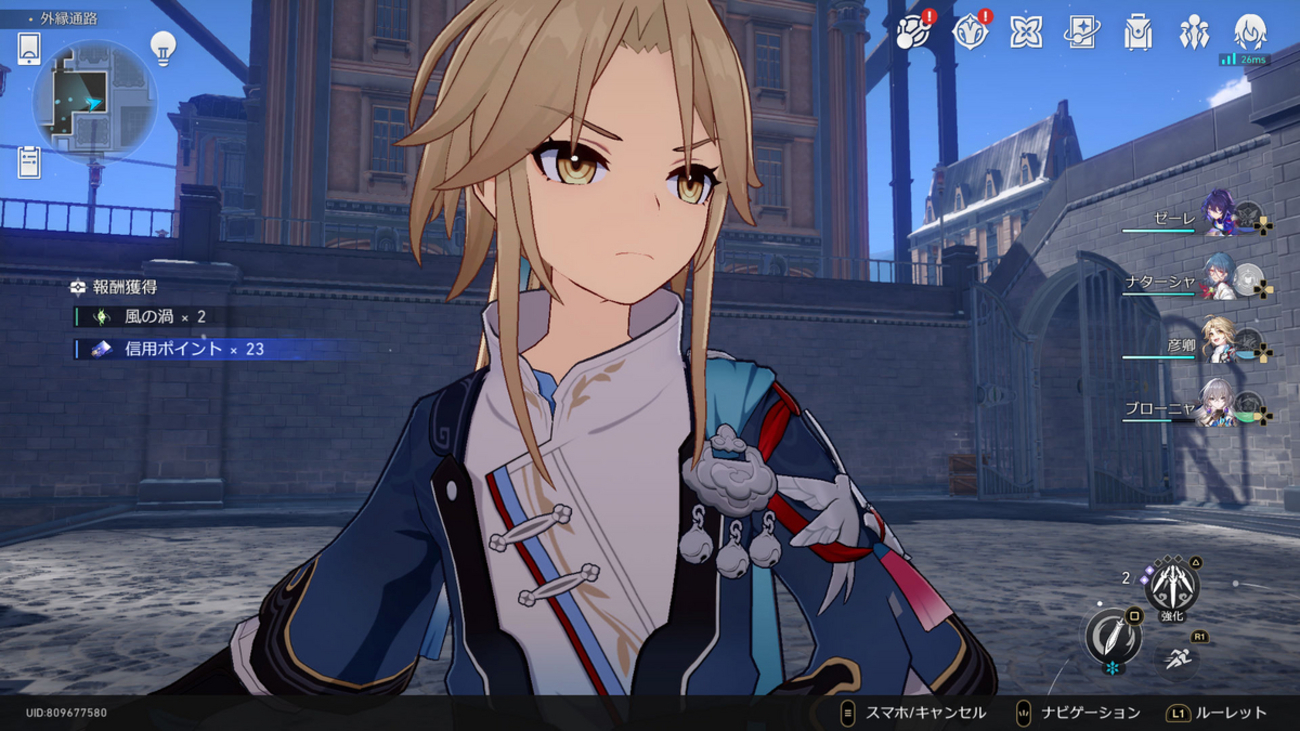1300x731 pixels.
Task: Open the team lineup icon
Action: pyautogui.click(x=1194, y=32)
